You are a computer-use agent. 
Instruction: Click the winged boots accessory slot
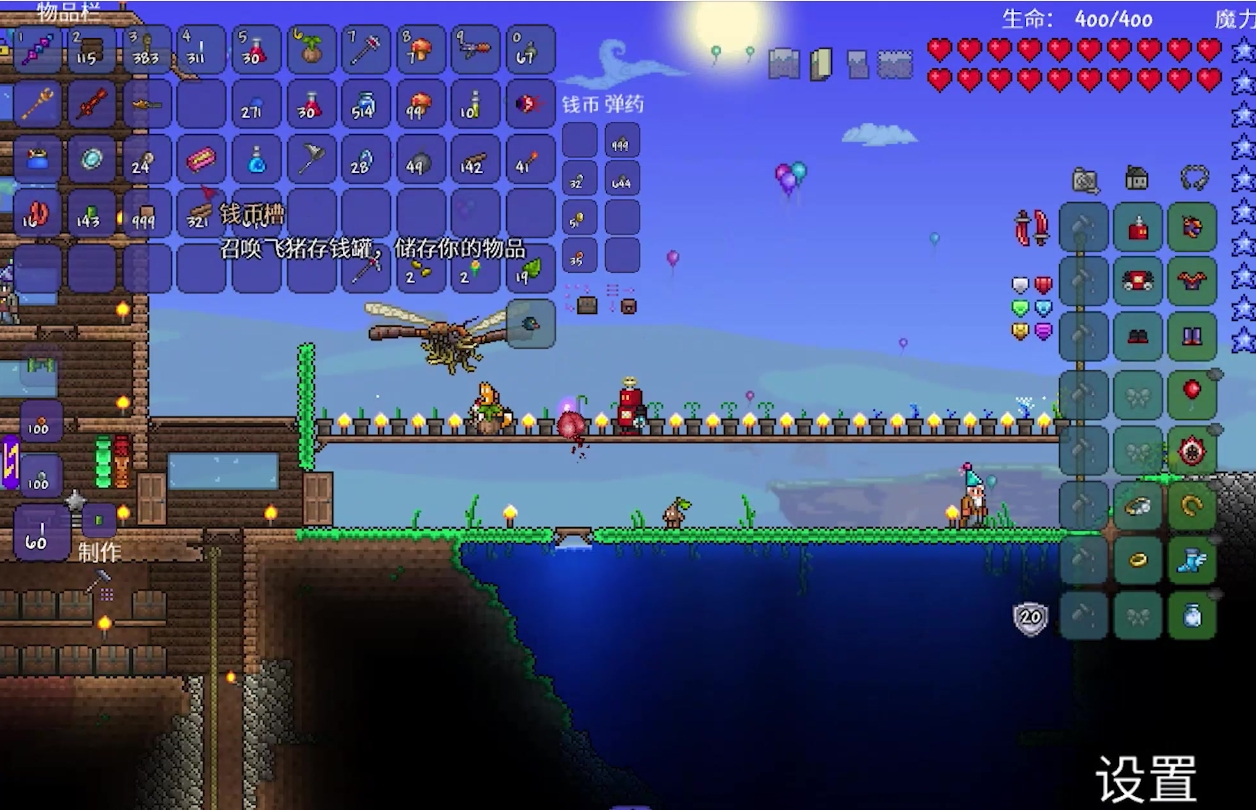(1192, 561)
